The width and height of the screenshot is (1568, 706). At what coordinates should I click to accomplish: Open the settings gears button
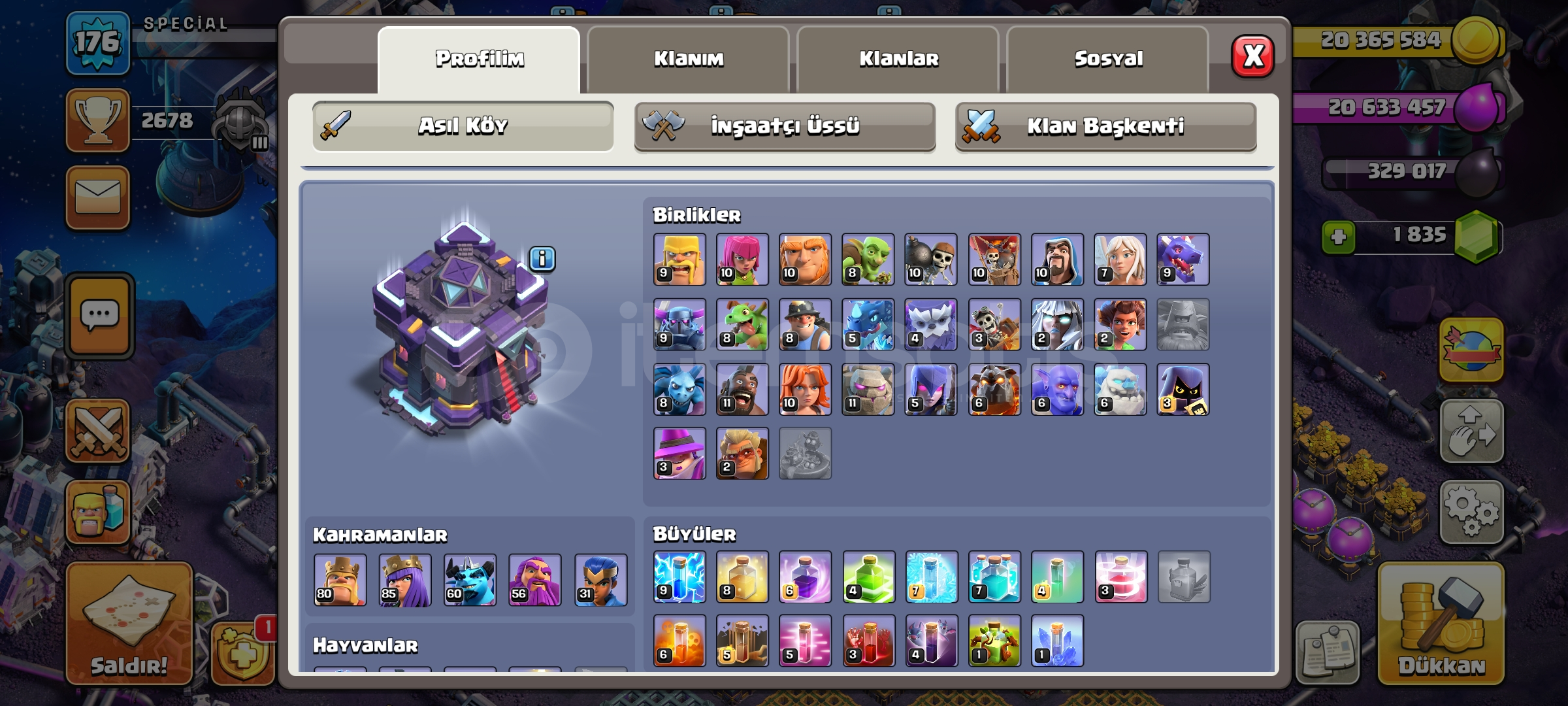coord(1471,512)
